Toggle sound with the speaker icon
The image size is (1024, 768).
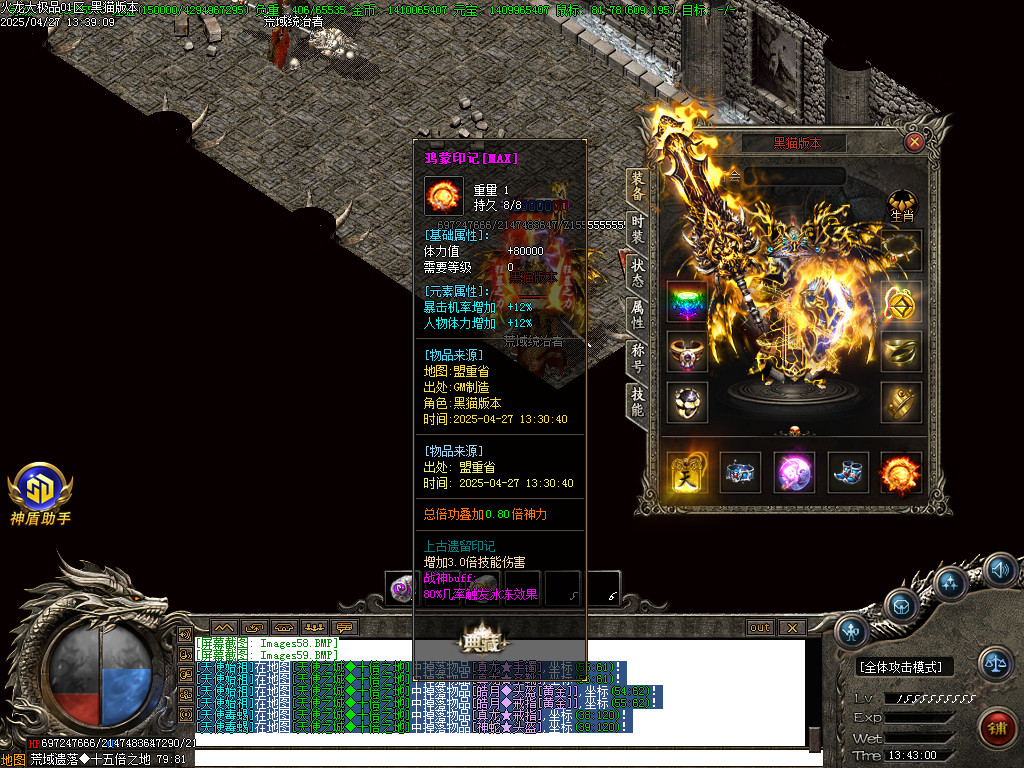pyautogui.click(x=999, y=571)
